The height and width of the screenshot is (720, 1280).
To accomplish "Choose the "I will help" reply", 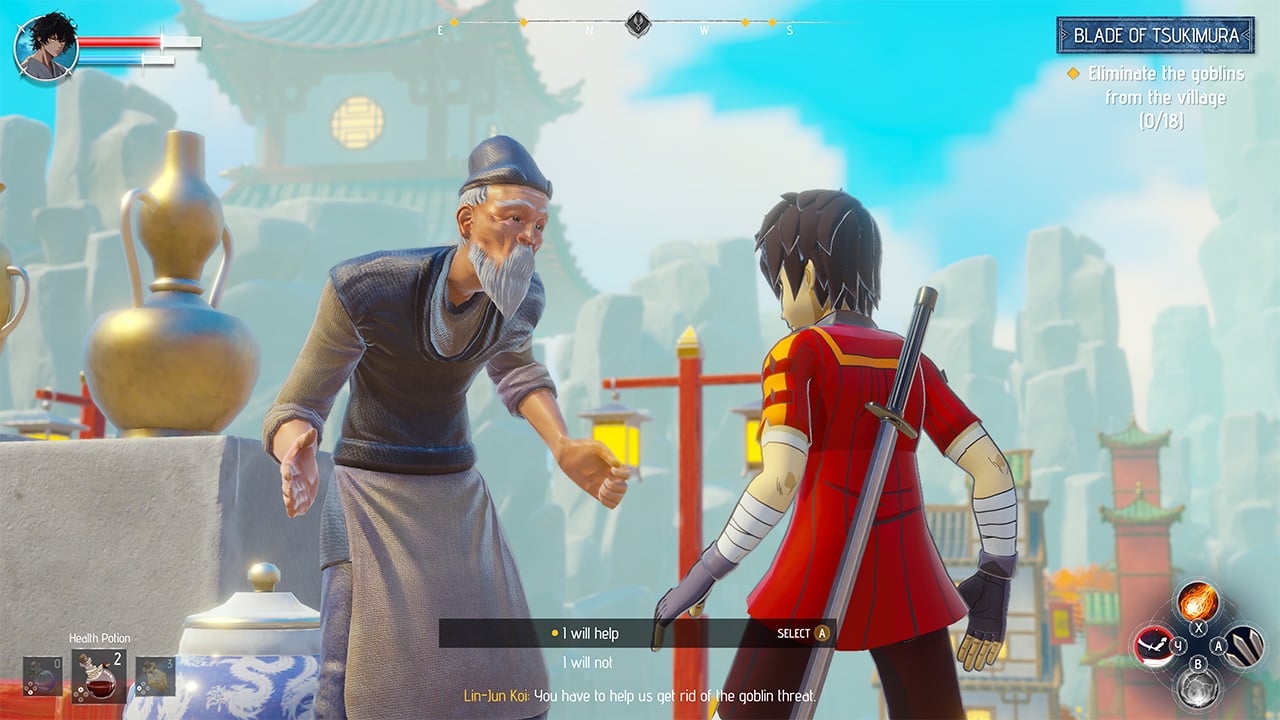I will (590, 633).
